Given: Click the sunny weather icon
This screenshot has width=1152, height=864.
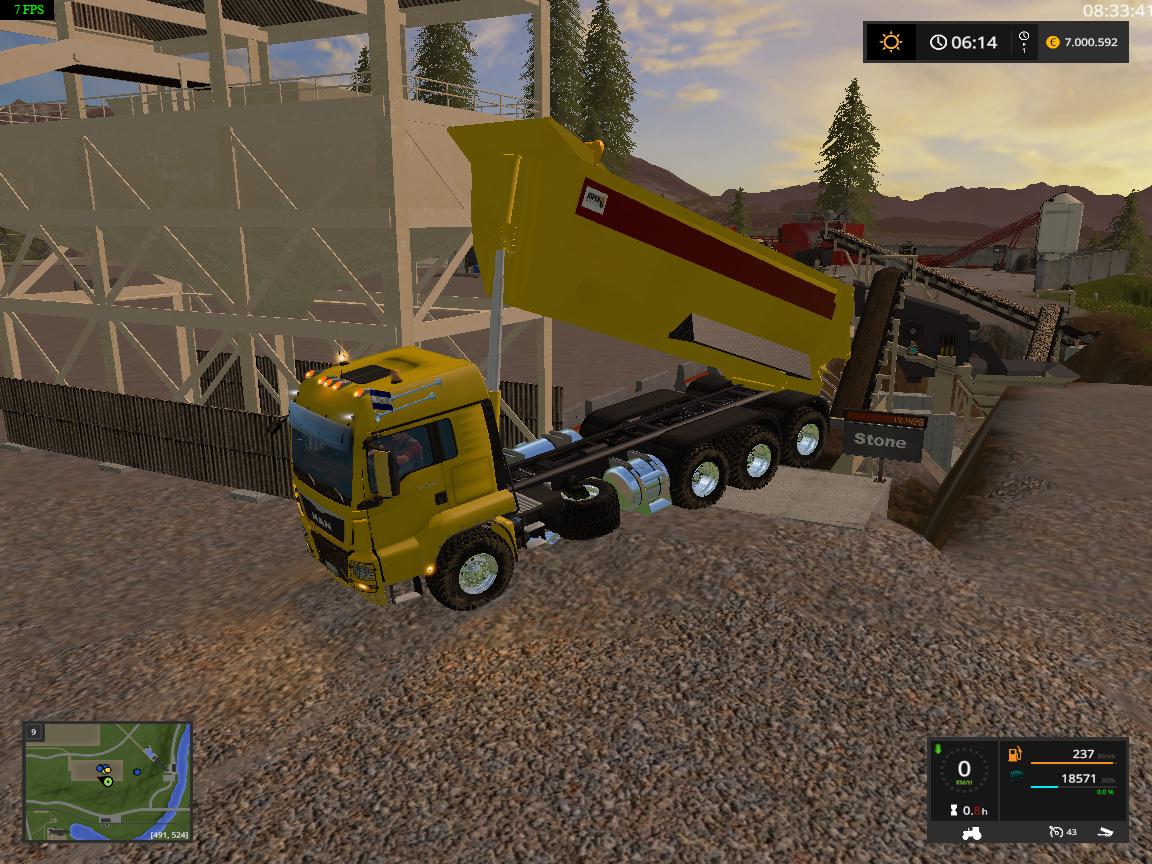Looking at the screenshot, I should pos(890,42).
